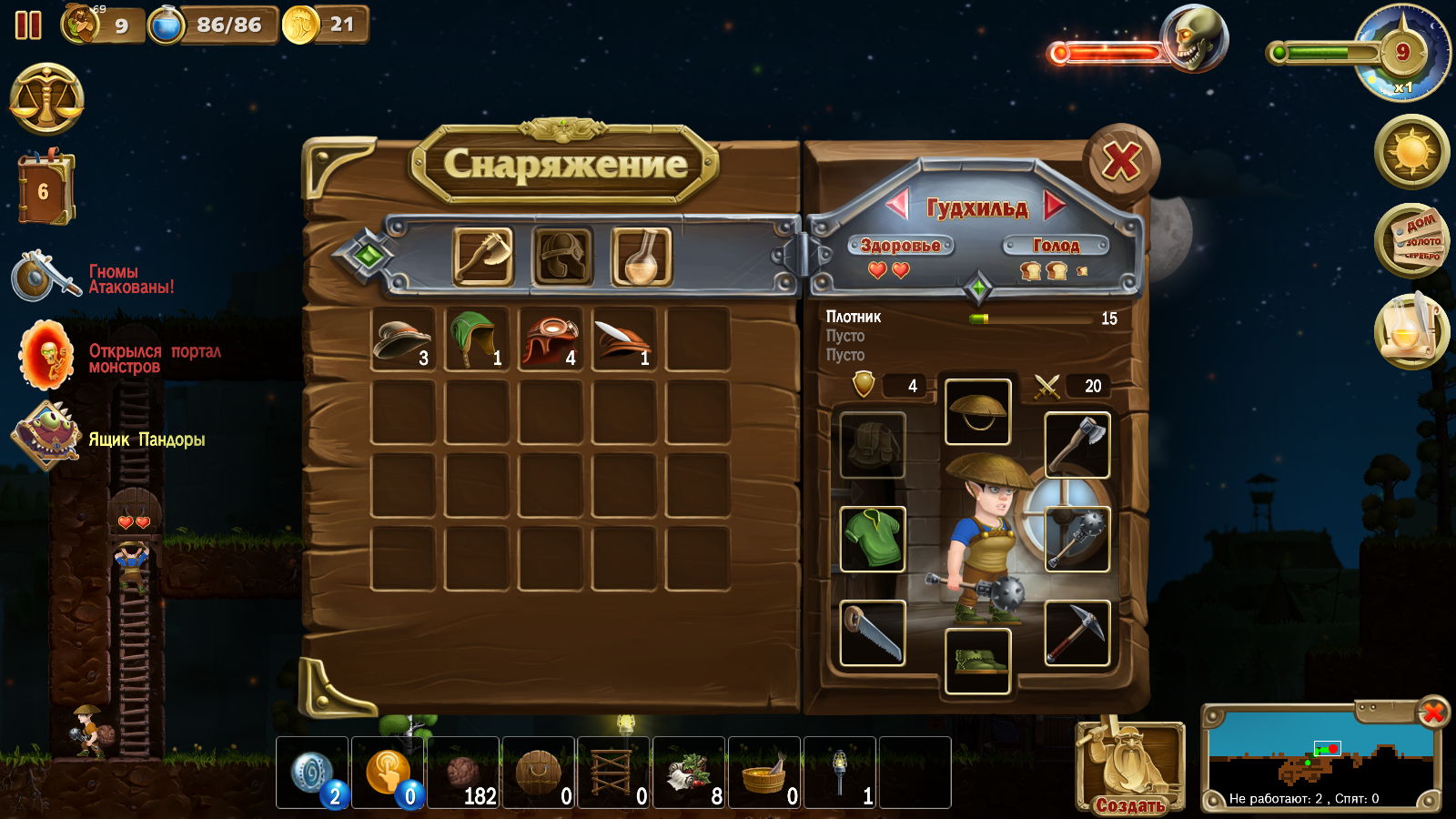Viewport: 1456px width, 819px height.
Task: Switch to the helmet armor tab
Action: (x=562, y=258)
